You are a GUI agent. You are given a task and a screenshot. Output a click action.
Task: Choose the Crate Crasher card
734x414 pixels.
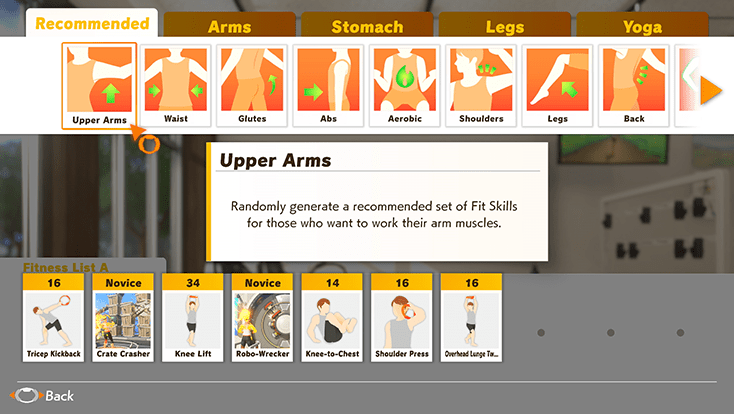[x=123, y=317]
